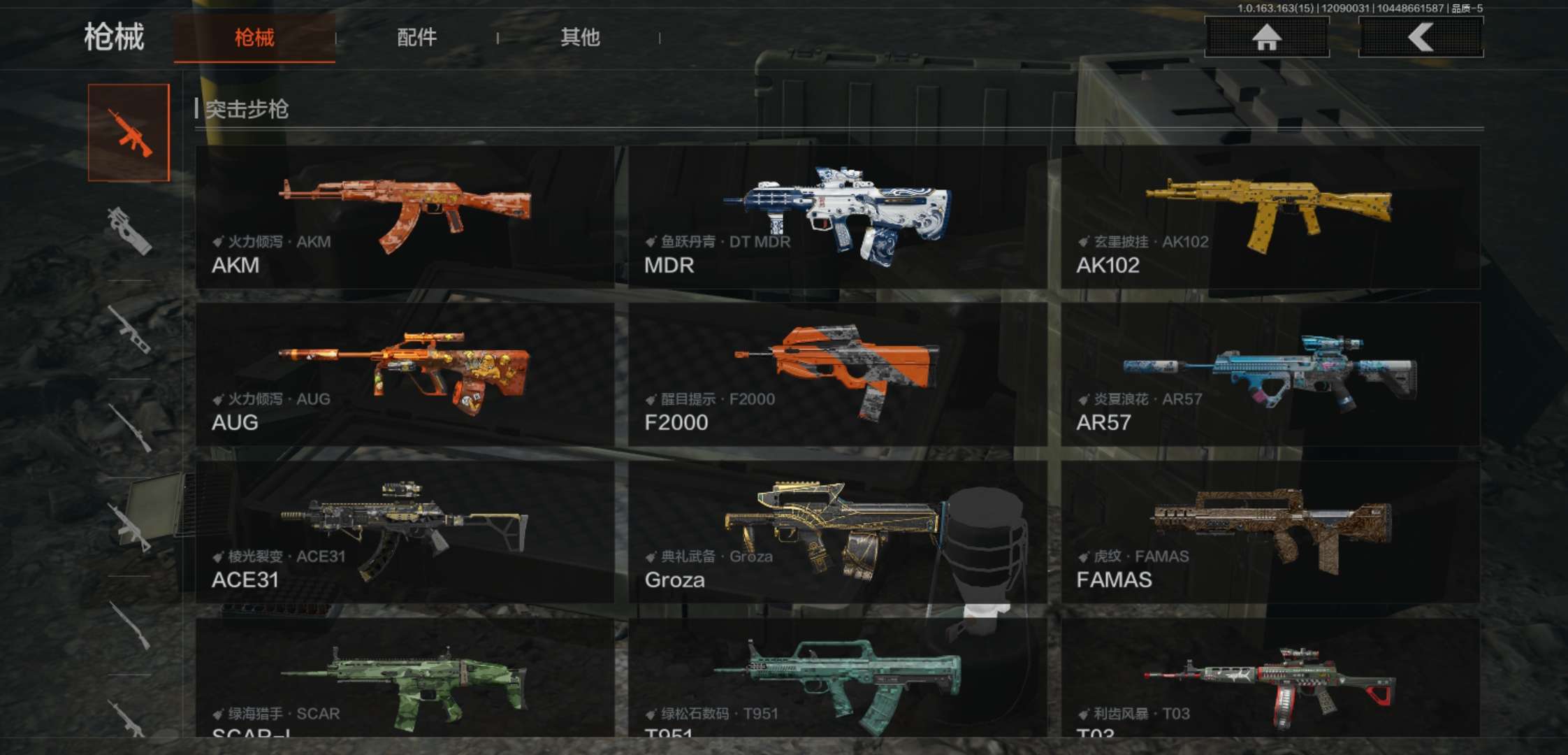Choose the orange assault rifle category icon

129,133
